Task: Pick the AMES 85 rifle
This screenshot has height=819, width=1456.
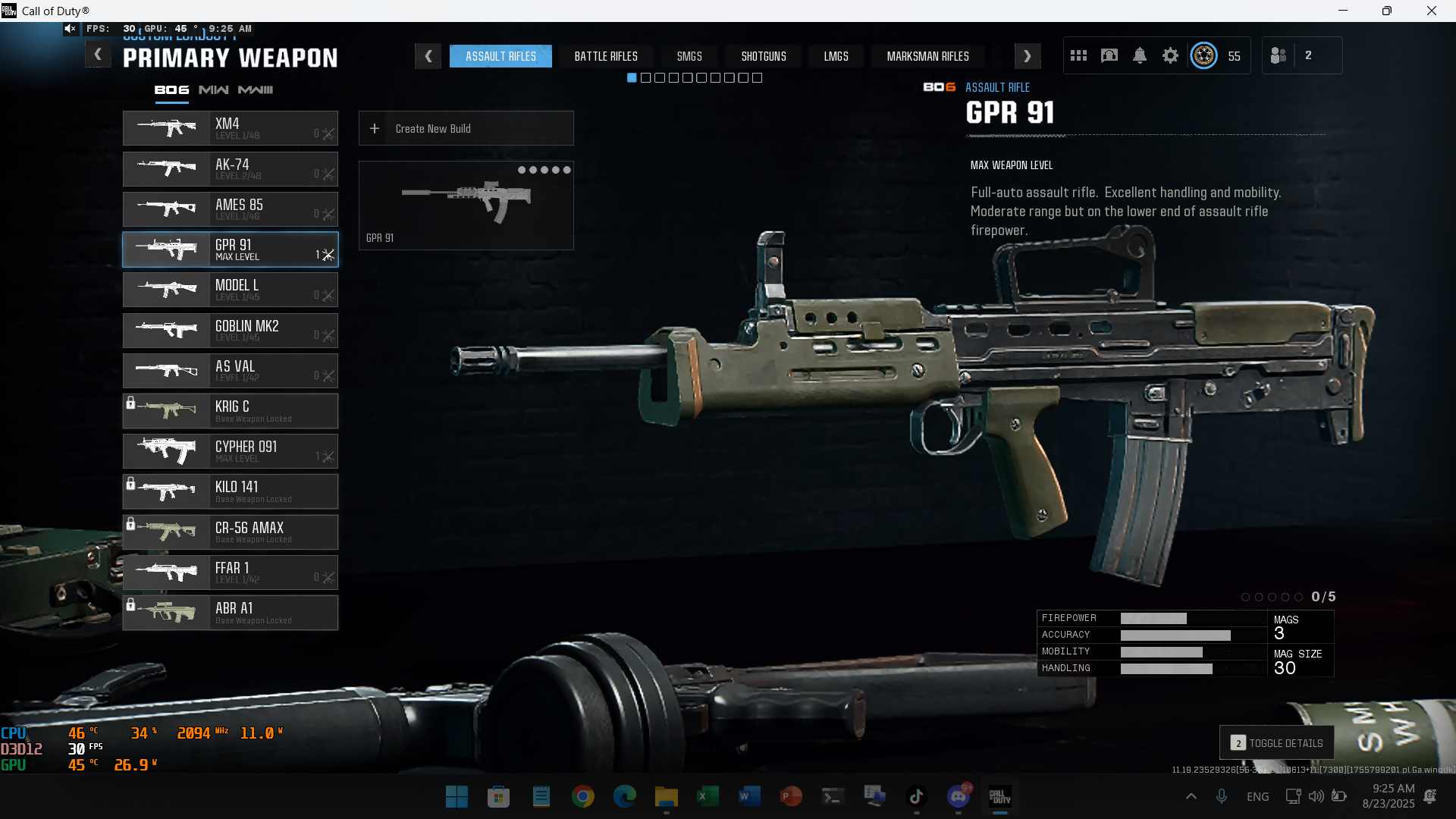Action: pos(231,209)
